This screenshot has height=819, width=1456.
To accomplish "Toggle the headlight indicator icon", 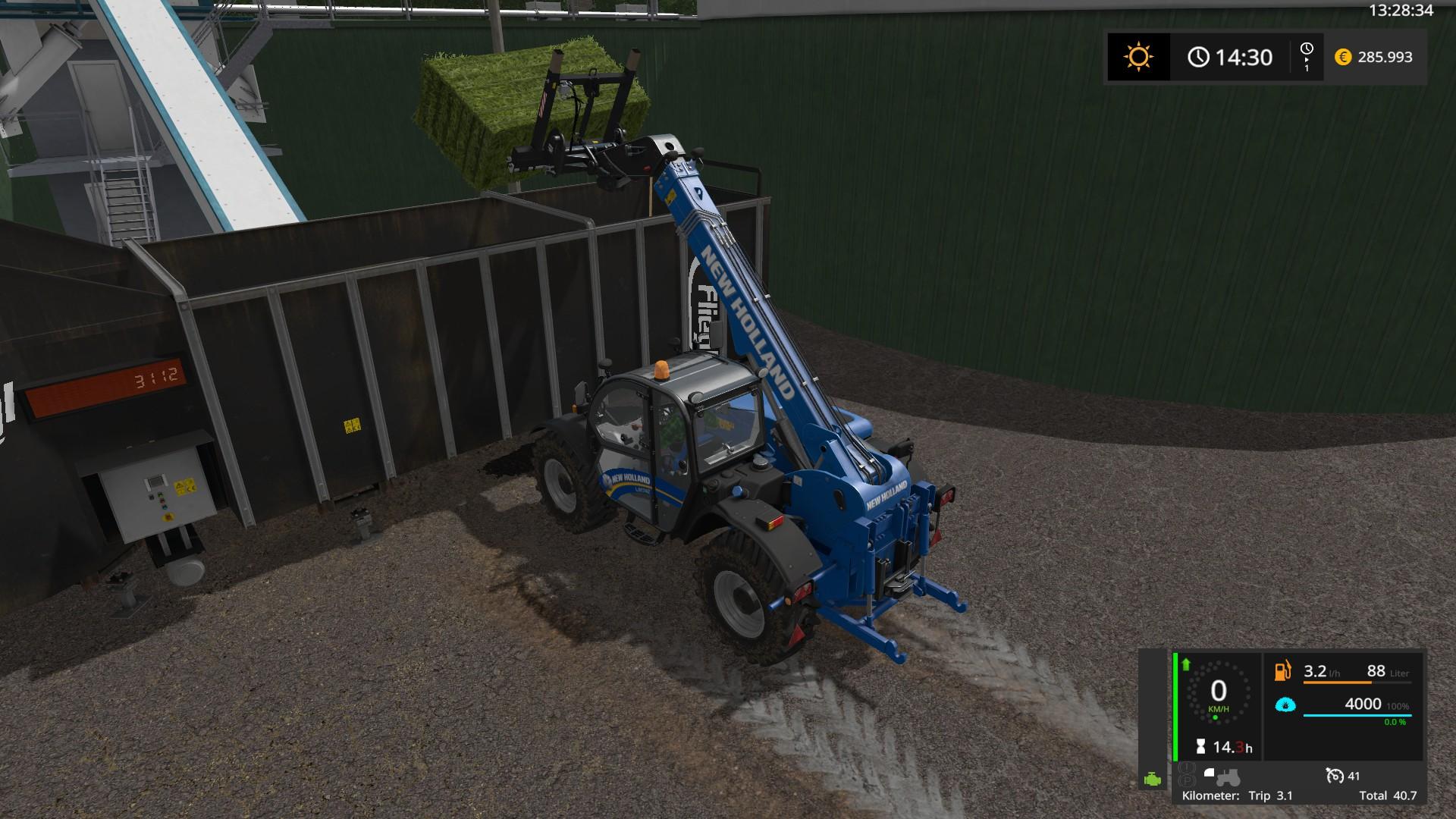I will [x=1210, y=773].
